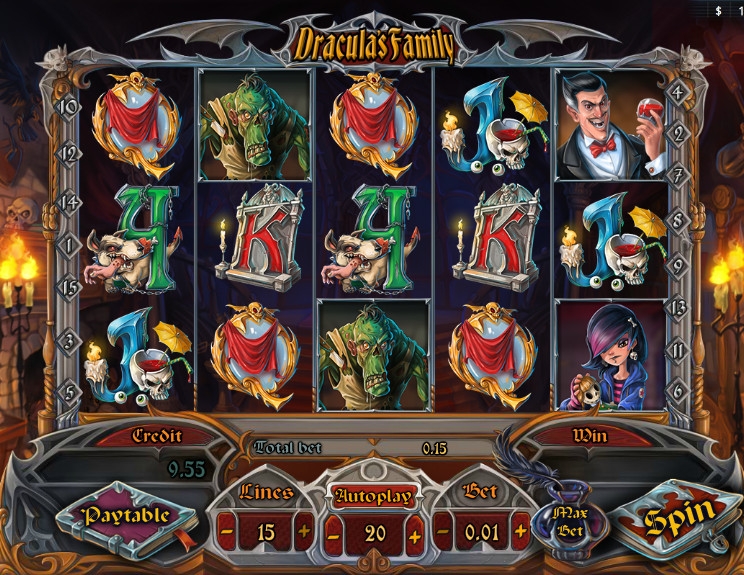Select payline marker 14

click(x=70, y=201)
